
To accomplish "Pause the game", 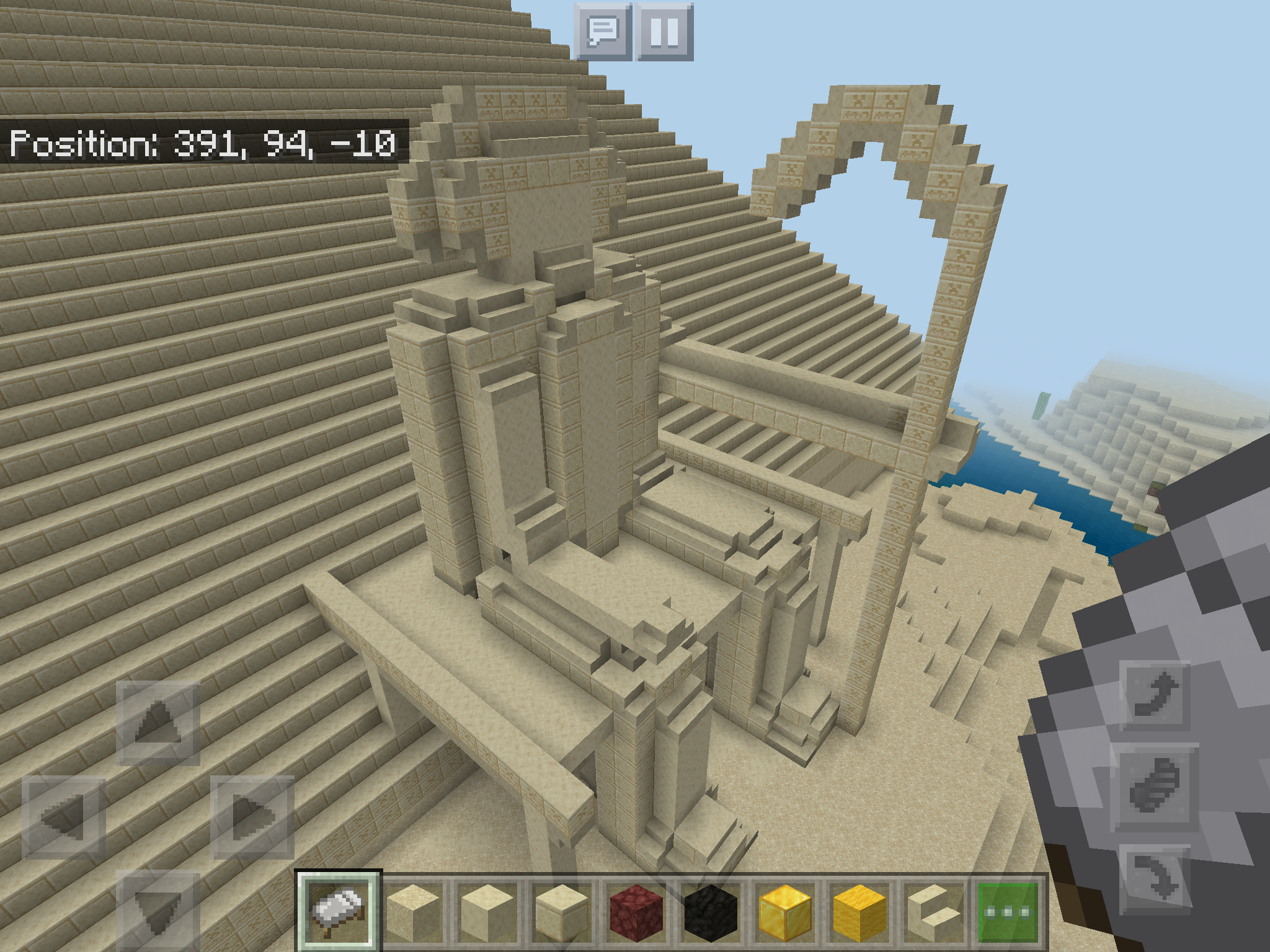I will 665,32.
